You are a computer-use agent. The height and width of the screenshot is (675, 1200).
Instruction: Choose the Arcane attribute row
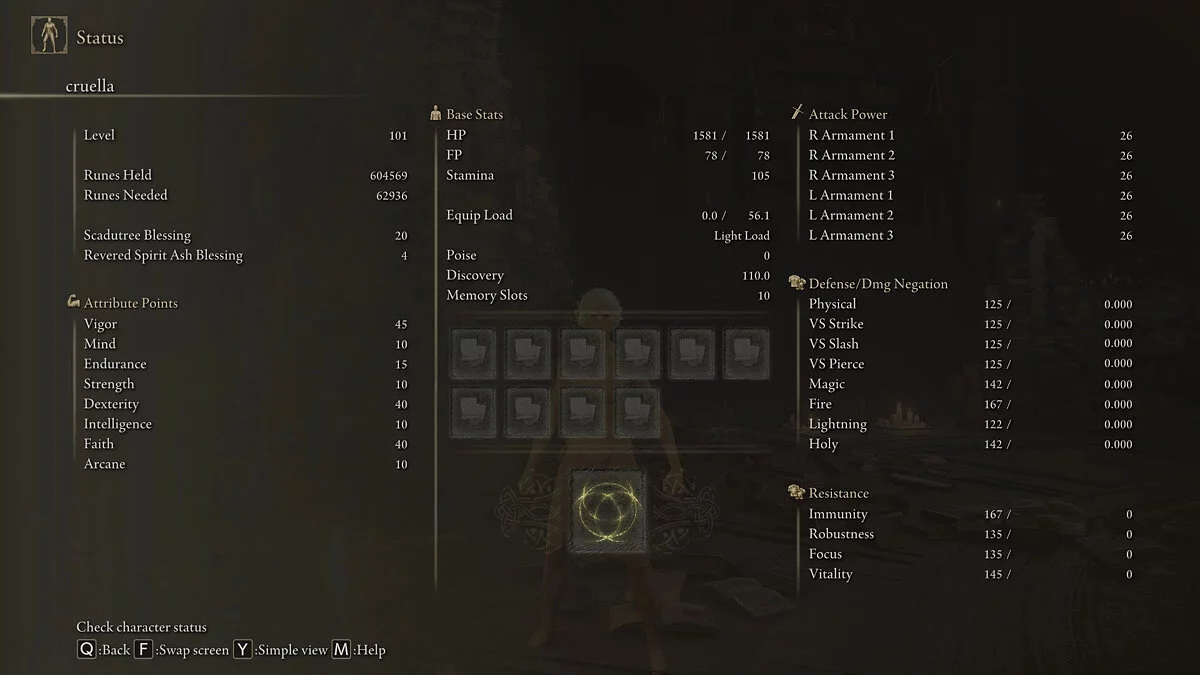coord(245,464)
